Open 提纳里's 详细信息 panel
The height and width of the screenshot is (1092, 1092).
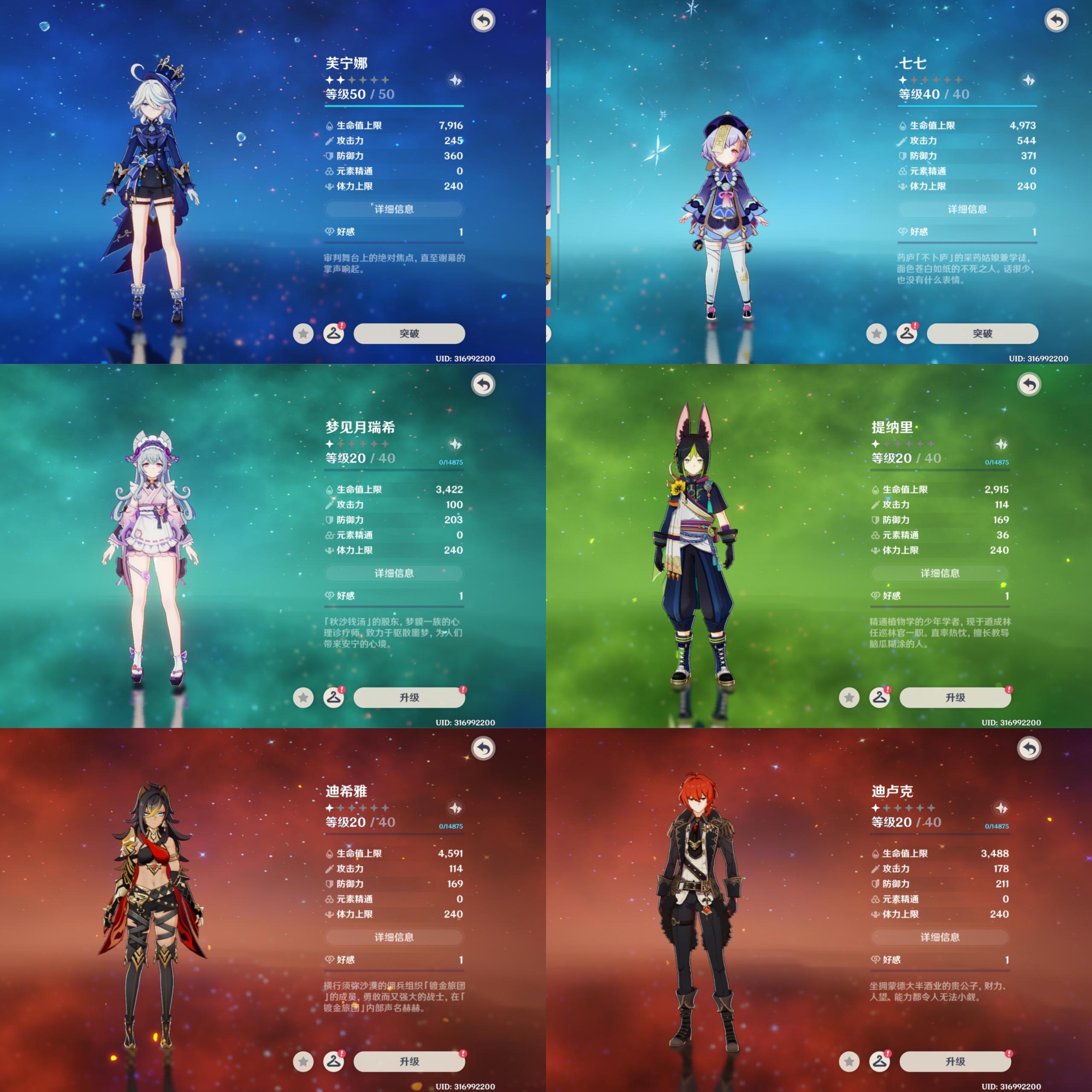click(x=940, y=573)
